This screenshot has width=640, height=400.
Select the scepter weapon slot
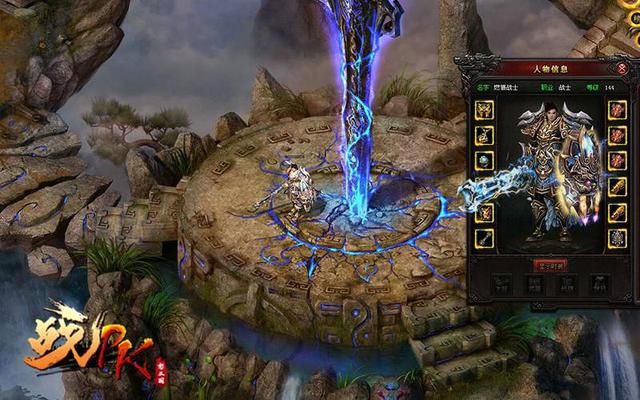point(484,238)
